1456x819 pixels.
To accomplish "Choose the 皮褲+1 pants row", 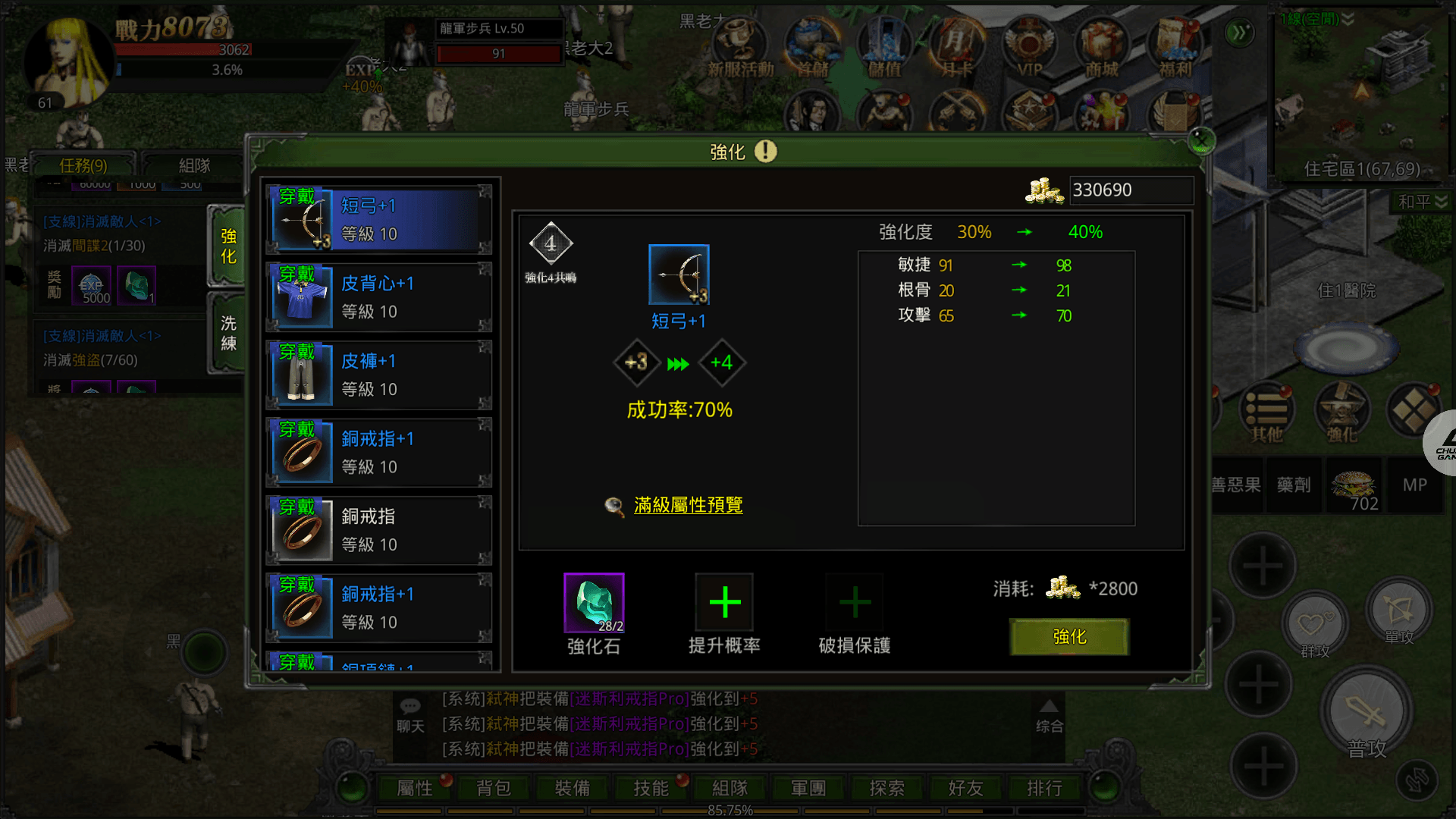I will point(379,375).
